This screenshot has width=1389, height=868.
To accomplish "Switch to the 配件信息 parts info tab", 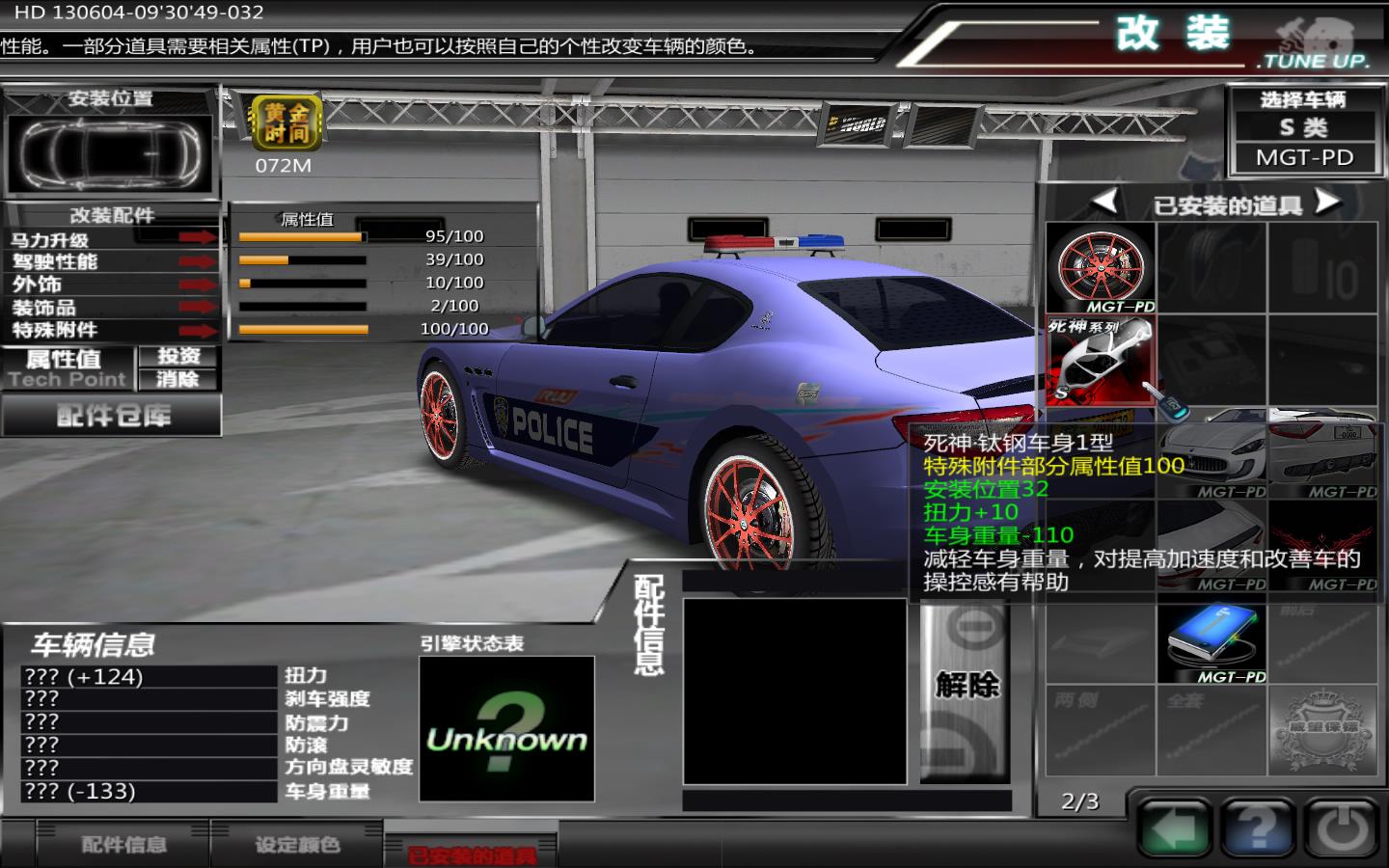I will [123, 845].
